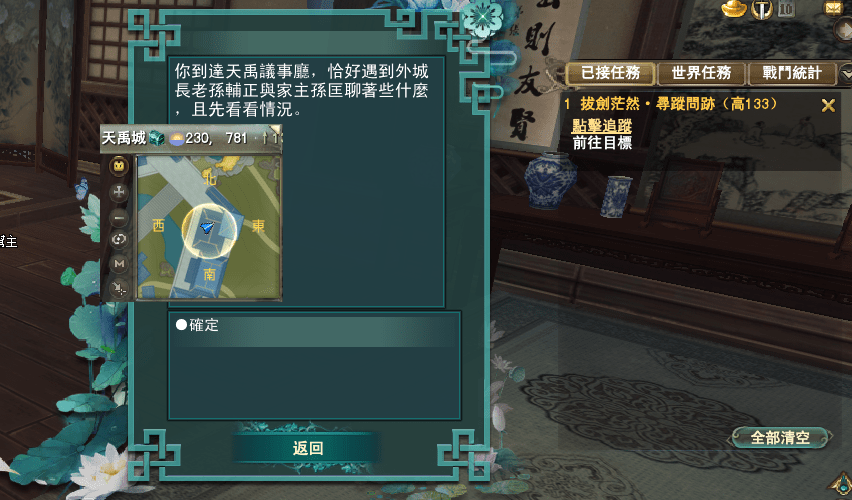852x500 pixels.
Task: Open the world map with M button
Action: [x=119, y=263]
